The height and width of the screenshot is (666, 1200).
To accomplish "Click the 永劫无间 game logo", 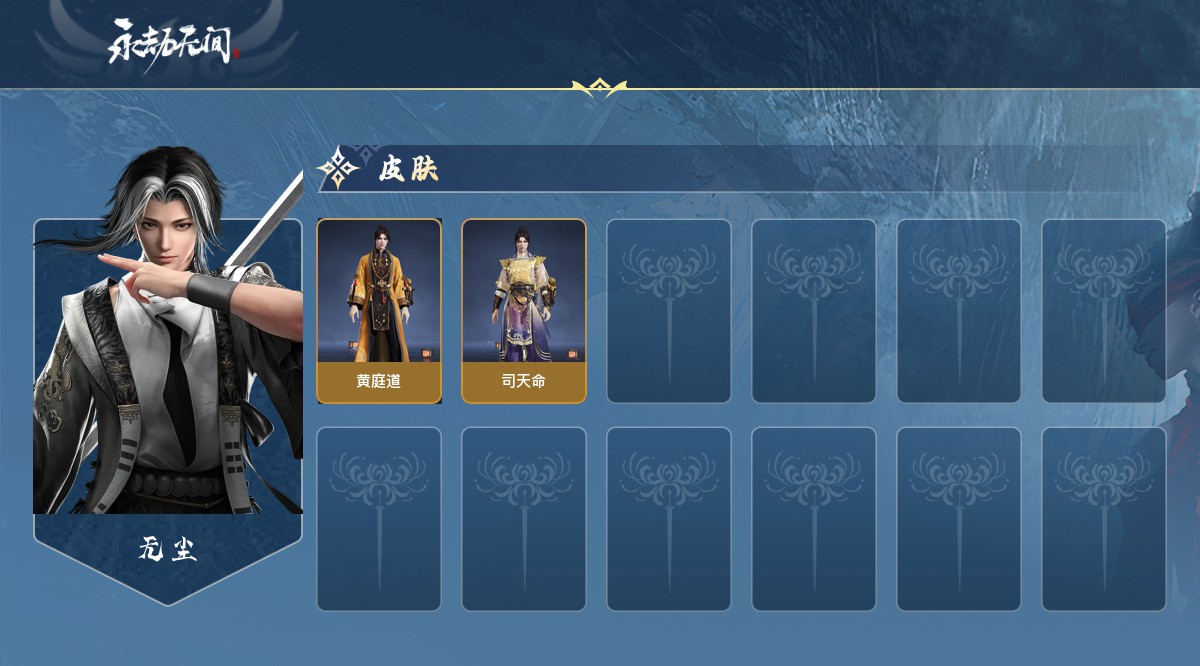I will pyautogui.click(x=174, y=43).
